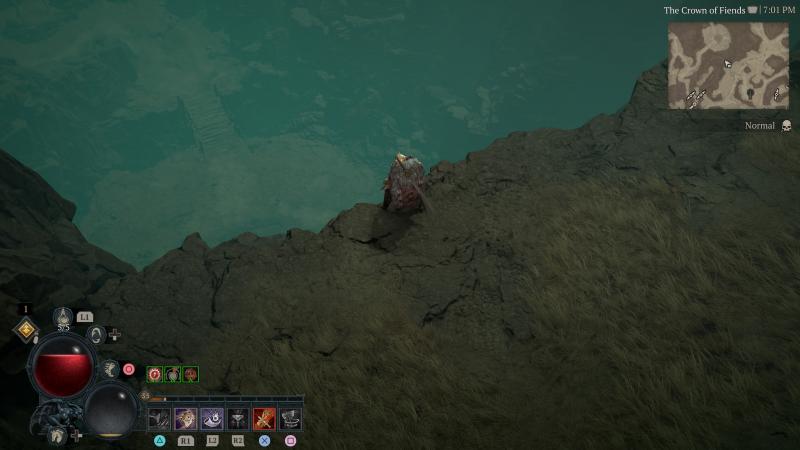Screen dimensions: 800x450
Task: Select the portal ring icon
Action: point(97,334)
